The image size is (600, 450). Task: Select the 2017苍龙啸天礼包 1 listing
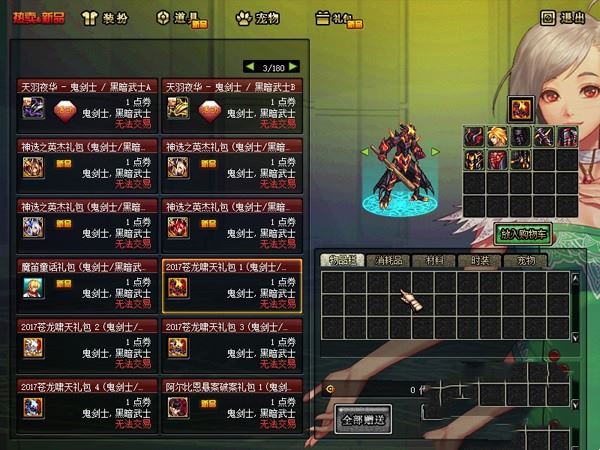pyautogui.click(x=231, y=285)
